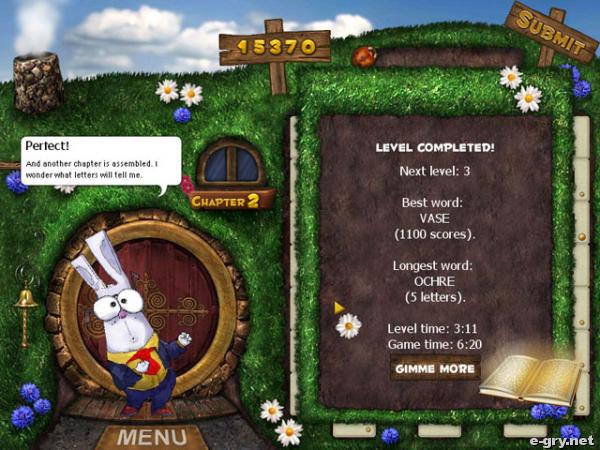Click the Gimme More button
This screenshot has height=450, width=600.
coord(435,368)
